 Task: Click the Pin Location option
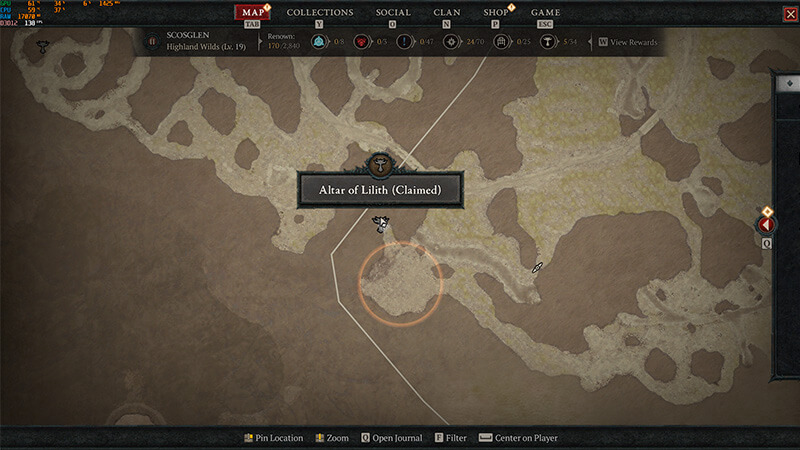tap(274, 438)
